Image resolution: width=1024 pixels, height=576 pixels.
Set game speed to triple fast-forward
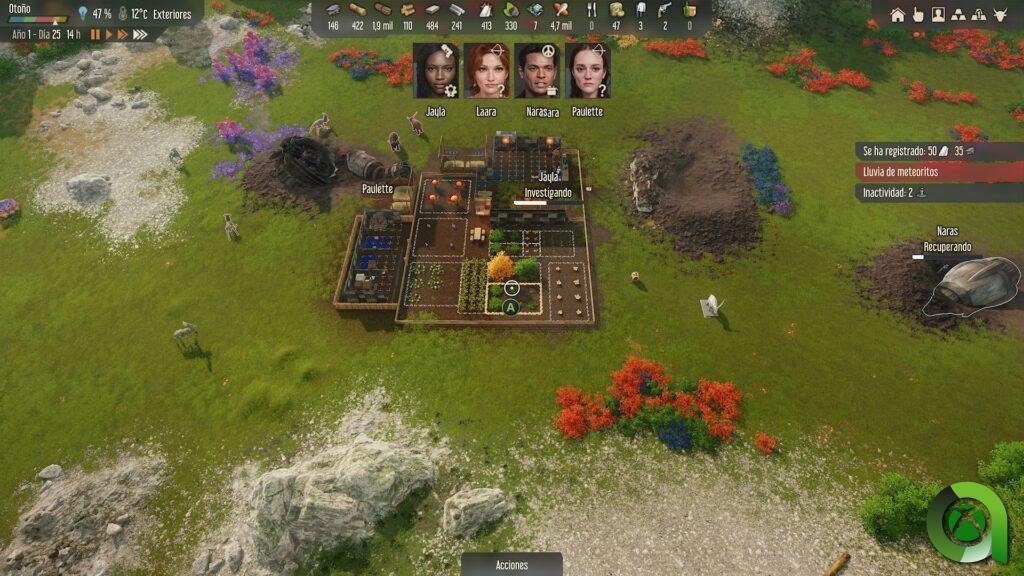(140, 34)
